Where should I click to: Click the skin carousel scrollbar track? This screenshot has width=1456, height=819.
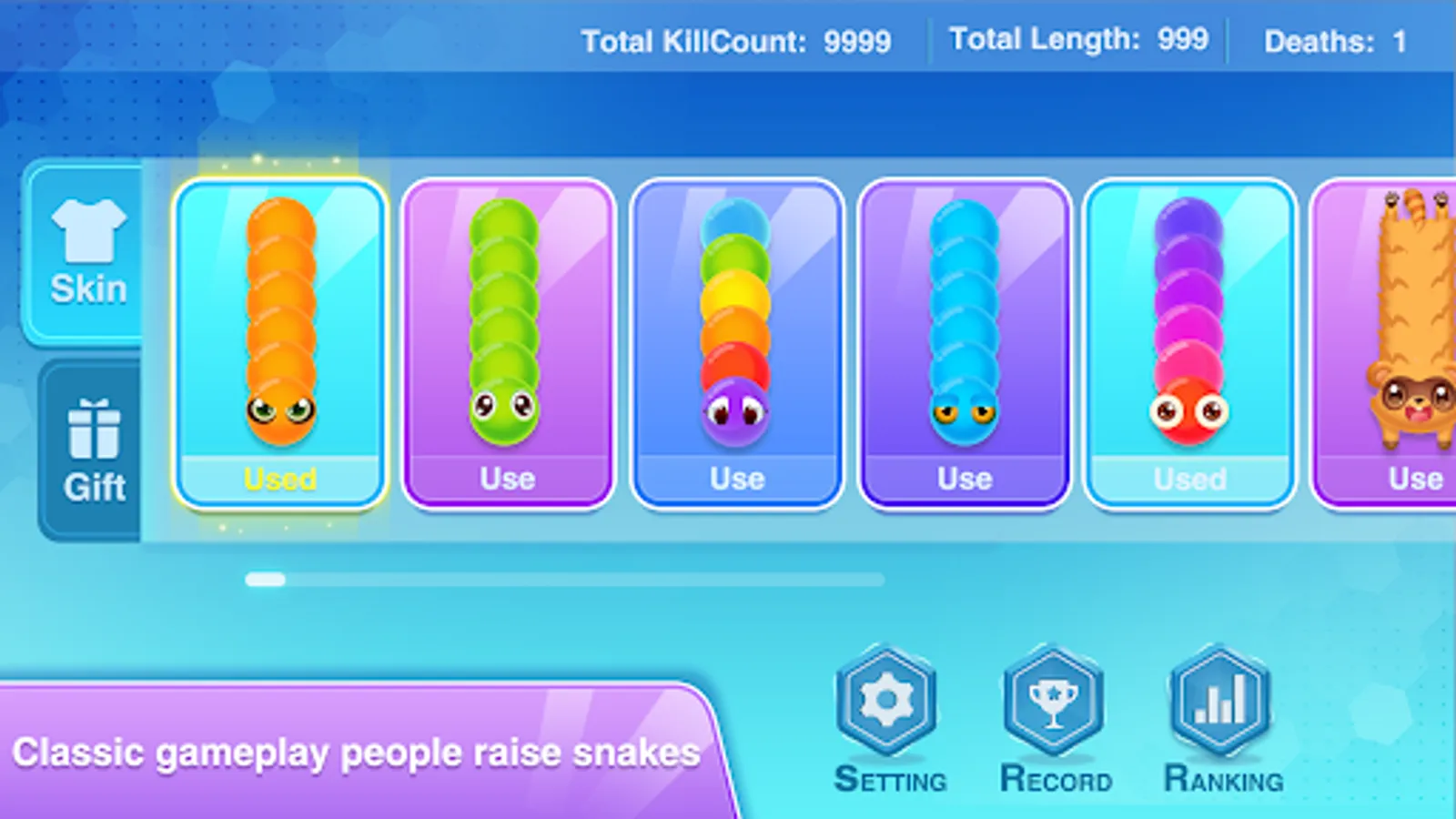[564, 579]
